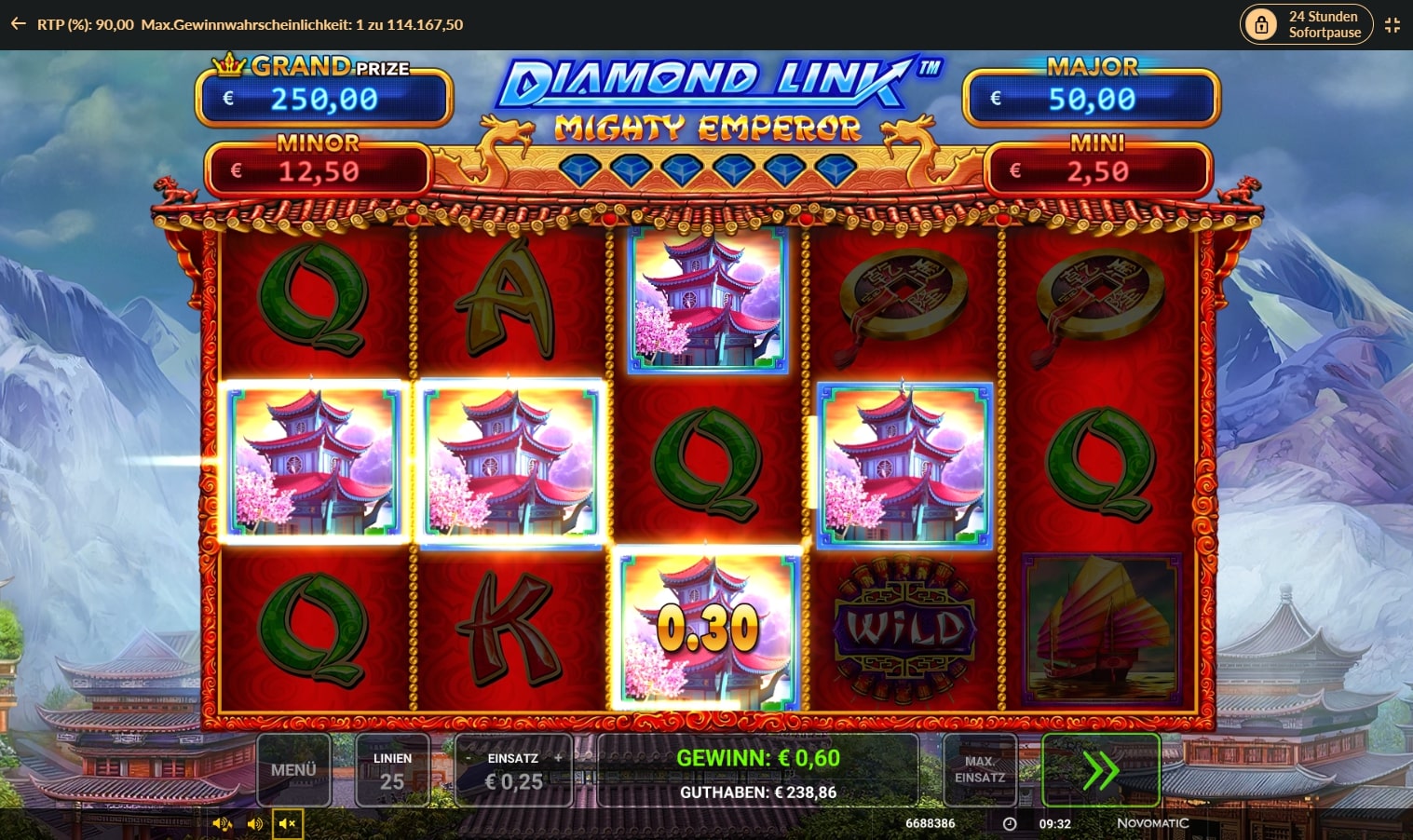1413x840 pixels.
Task: Activate MAX. EINSATZ
Action: coord(979,770)
